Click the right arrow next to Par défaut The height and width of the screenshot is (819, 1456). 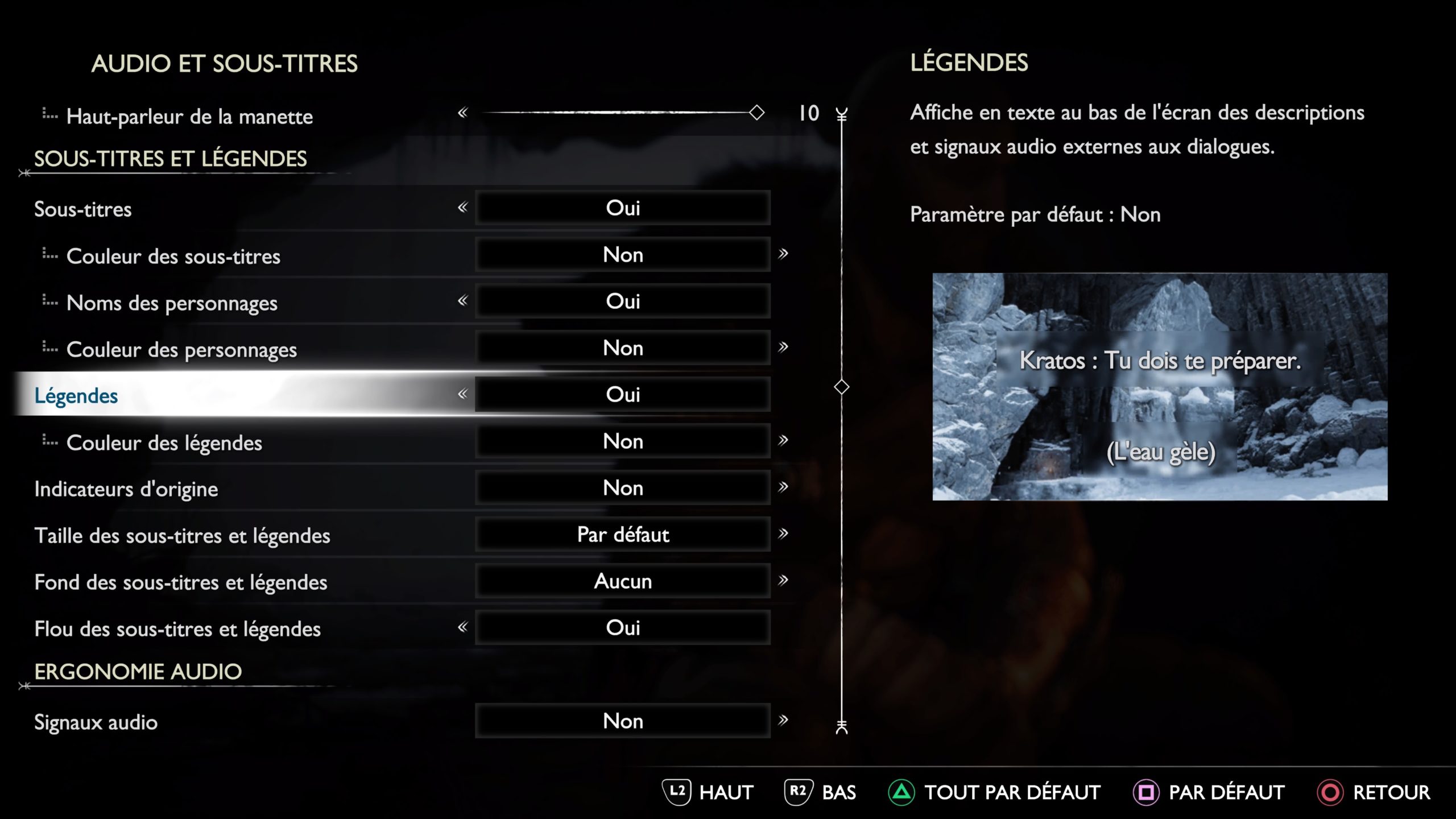783,533
